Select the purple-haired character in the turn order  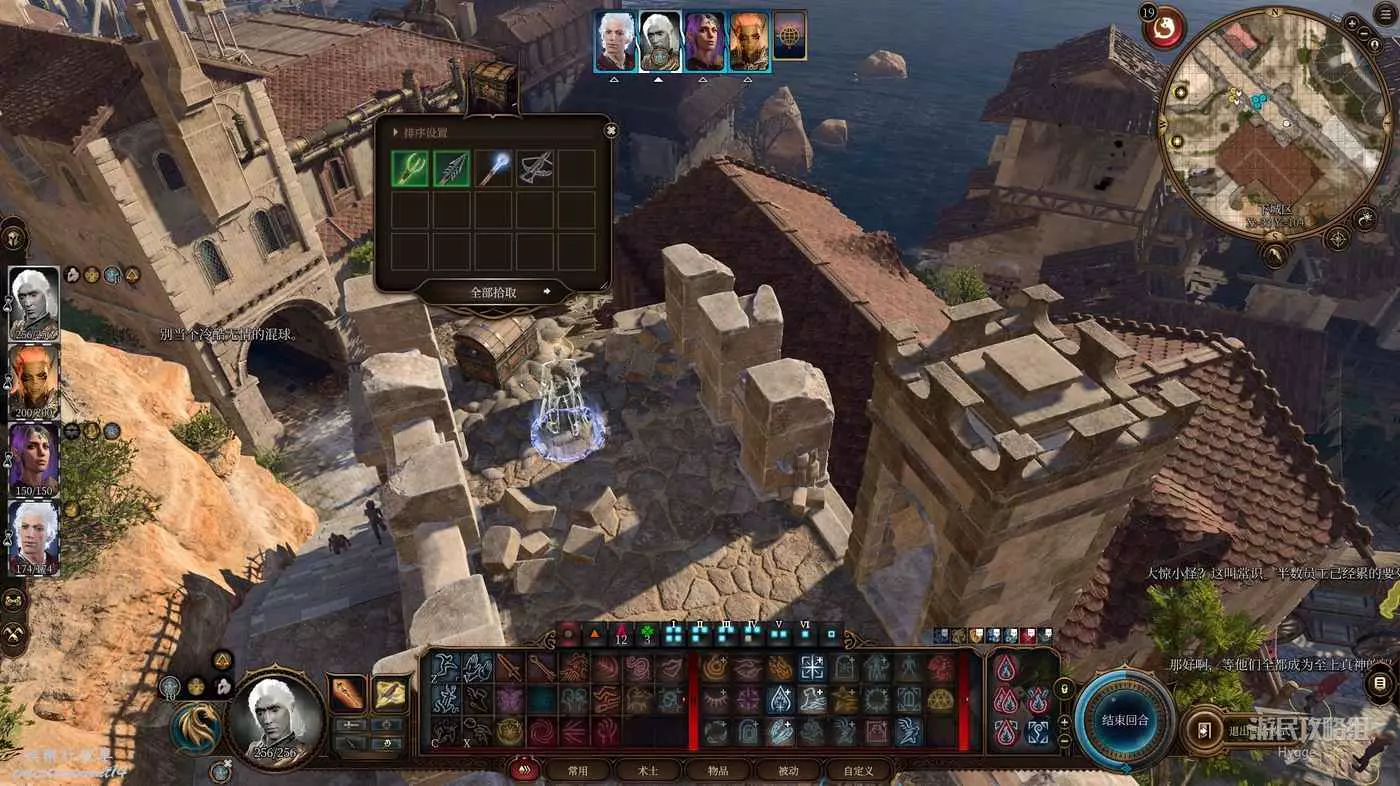[703, 41]
